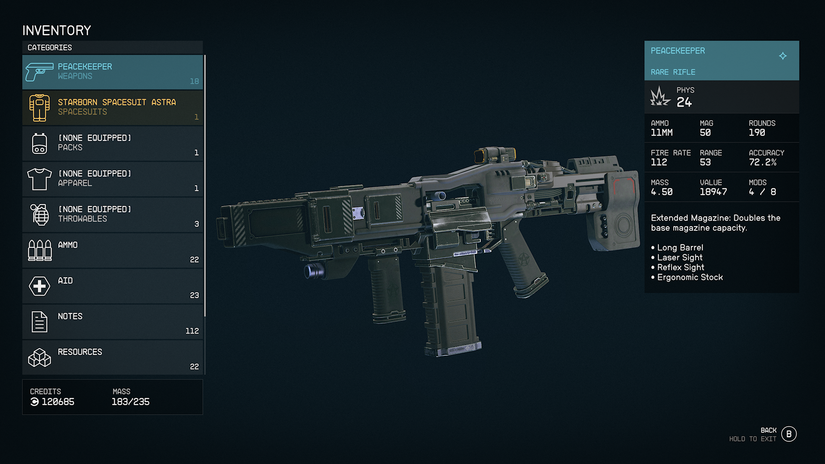
Task: Select the Peacekeeper Weapons category
Action: 112,72
